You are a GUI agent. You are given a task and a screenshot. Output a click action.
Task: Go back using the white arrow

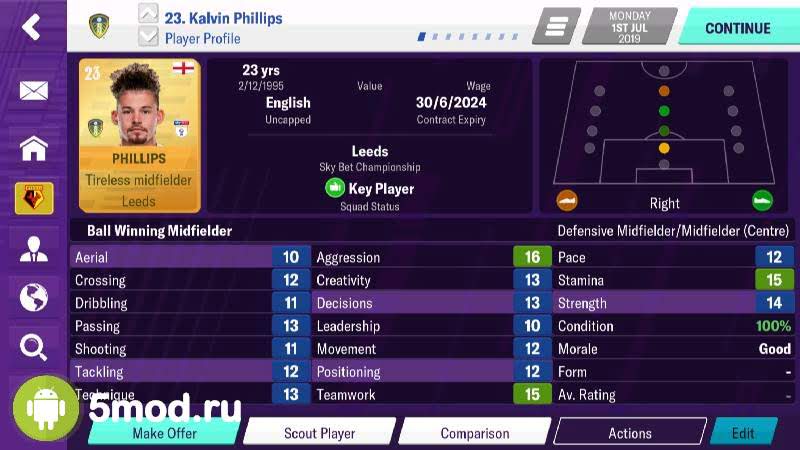[32, 27]
